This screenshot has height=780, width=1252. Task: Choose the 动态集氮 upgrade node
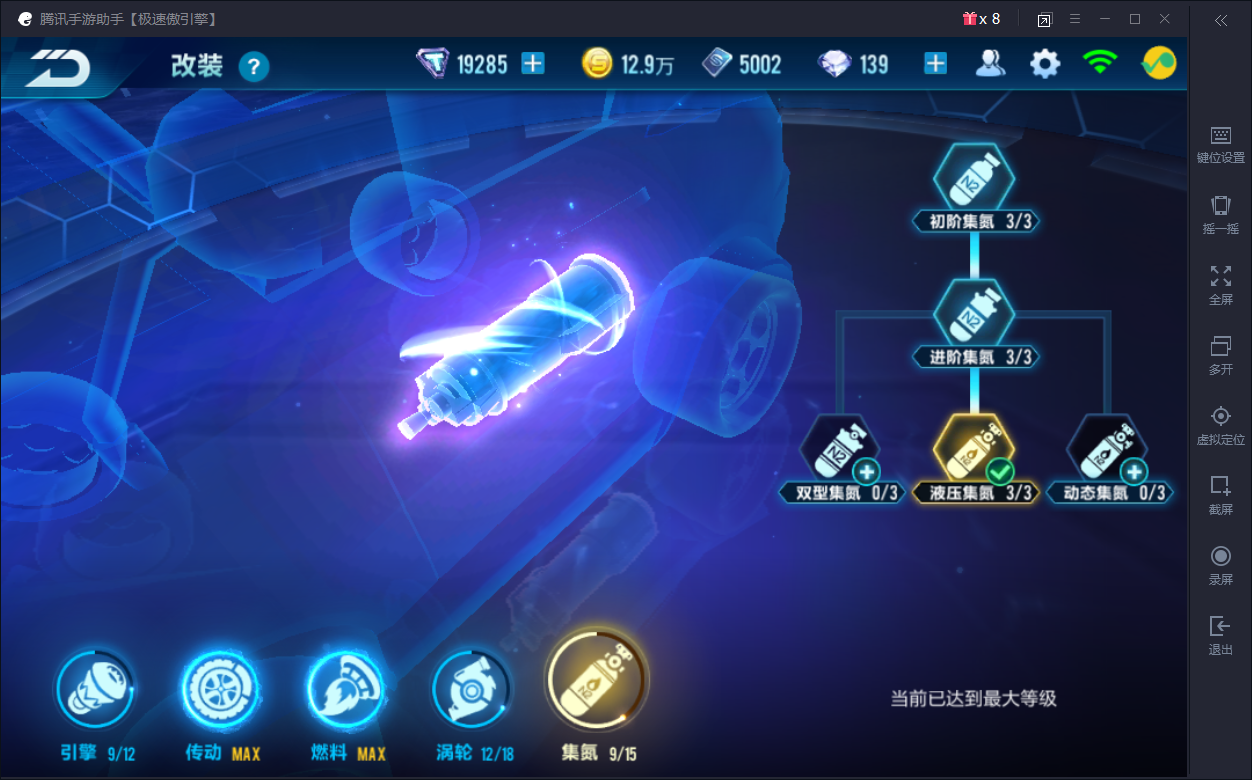[1107, 450]
